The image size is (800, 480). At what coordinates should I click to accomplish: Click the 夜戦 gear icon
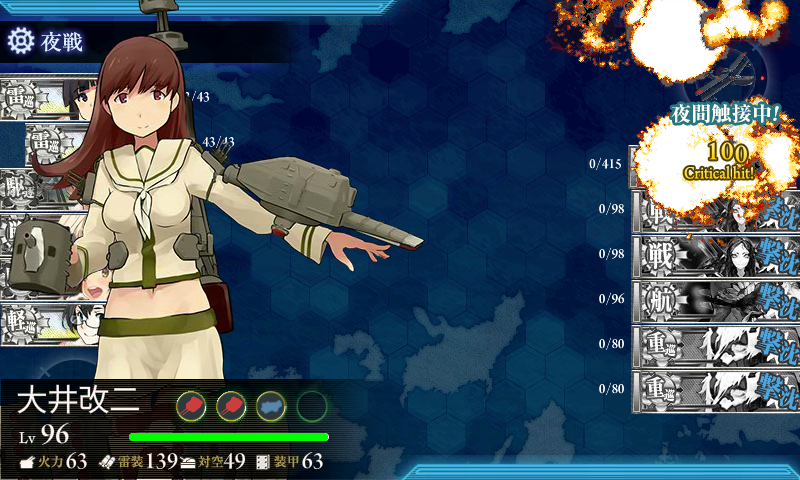pos(21,41)
